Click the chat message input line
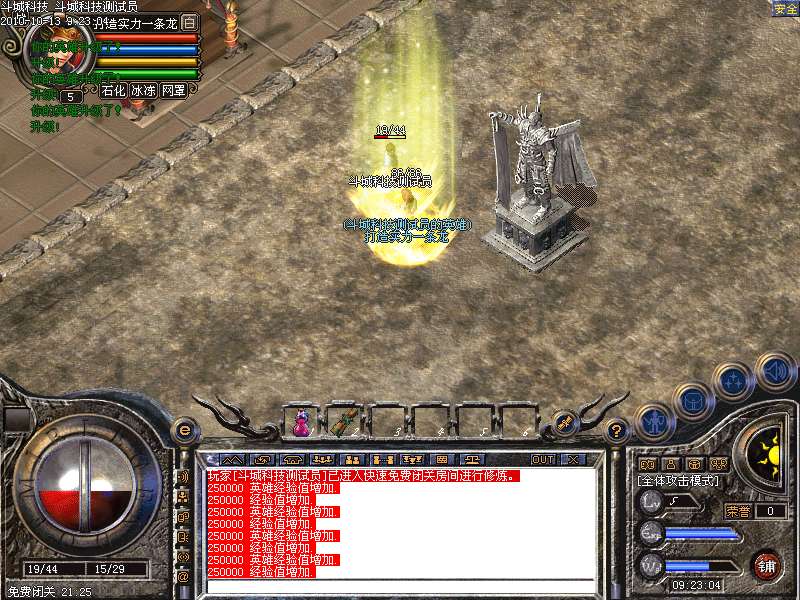This screenshot has width=800, height=600. [400, 585]
